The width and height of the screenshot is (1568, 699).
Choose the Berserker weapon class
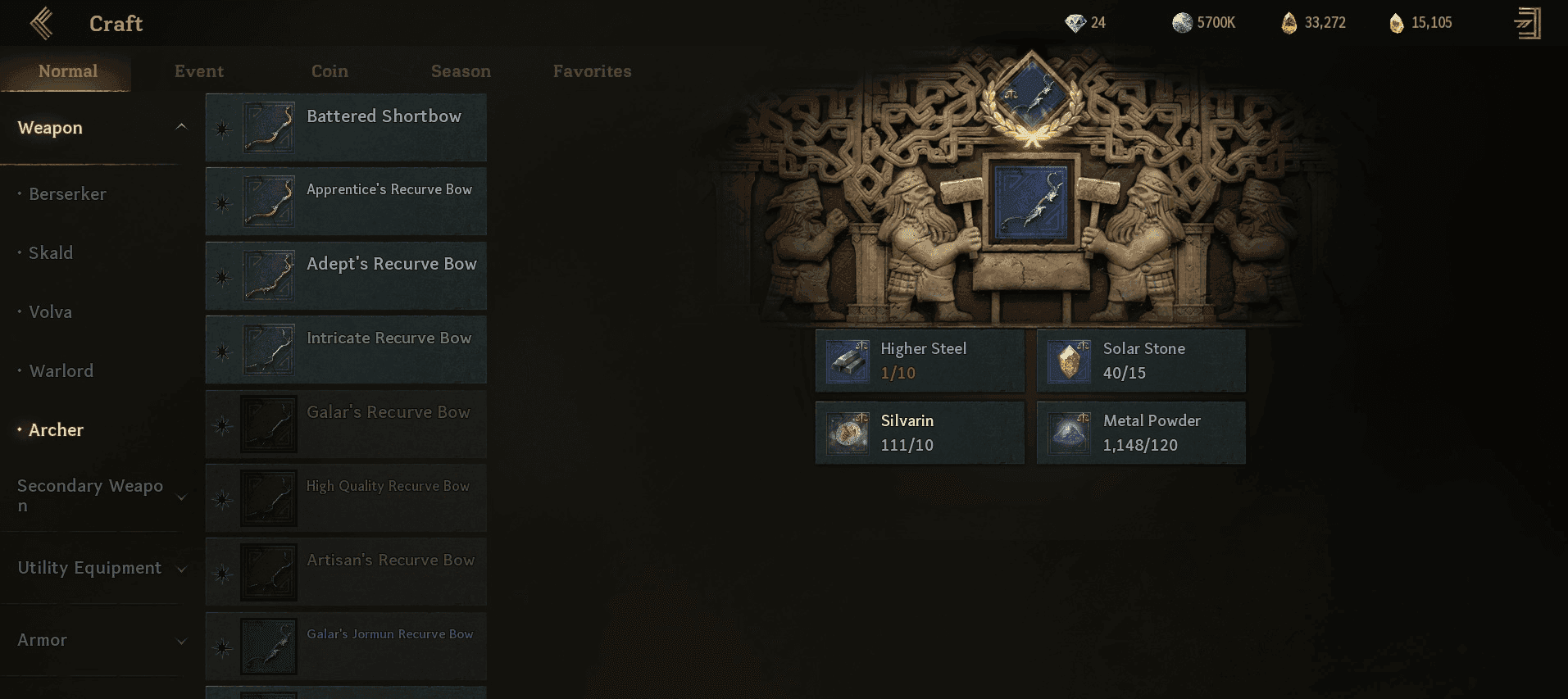tap(67, 194)
